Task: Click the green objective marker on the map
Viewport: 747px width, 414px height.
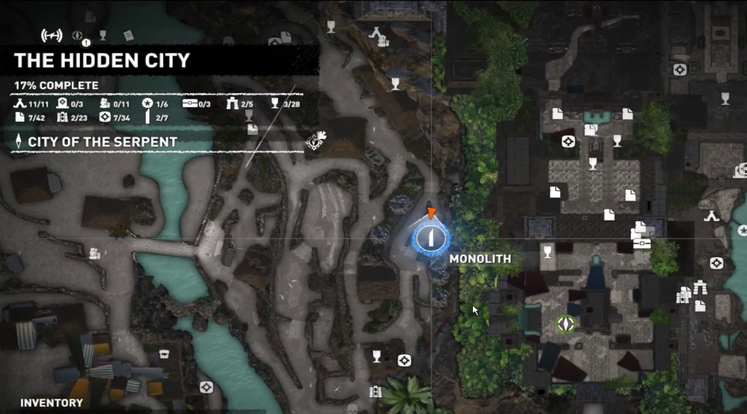Action: [x=565, y=323]
